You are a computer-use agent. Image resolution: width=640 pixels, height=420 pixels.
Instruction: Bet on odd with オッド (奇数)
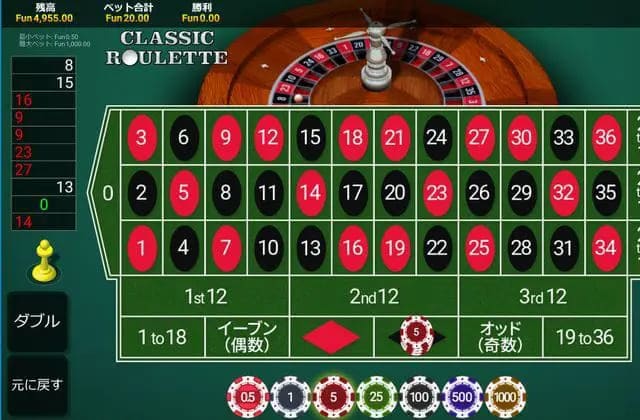point(500,337)
